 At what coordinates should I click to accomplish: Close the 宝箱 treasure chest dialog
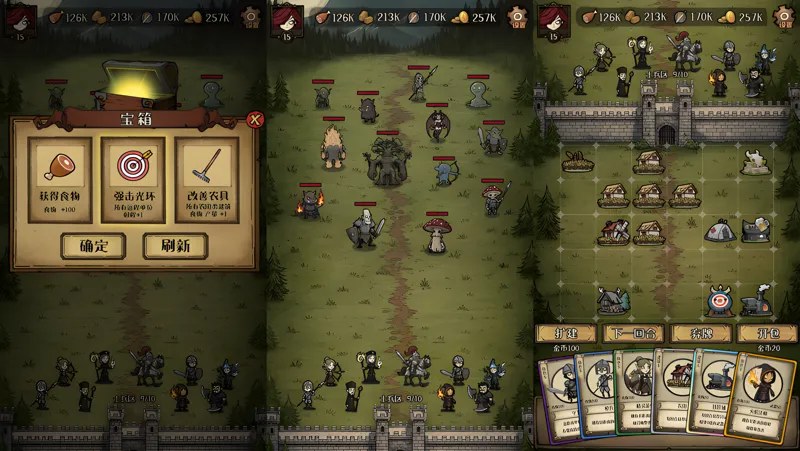click(254, 120)
